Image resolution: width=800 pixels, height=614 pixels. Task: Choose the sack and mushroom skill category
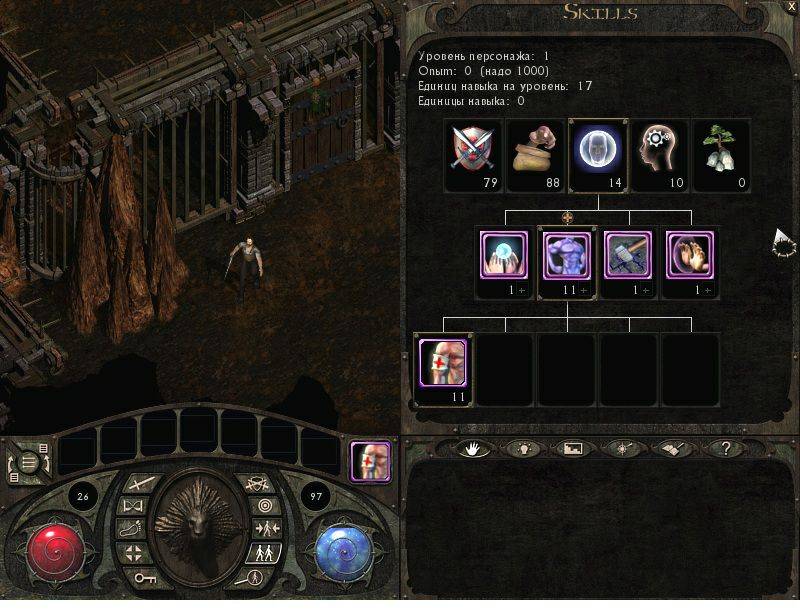click(535, 151)
